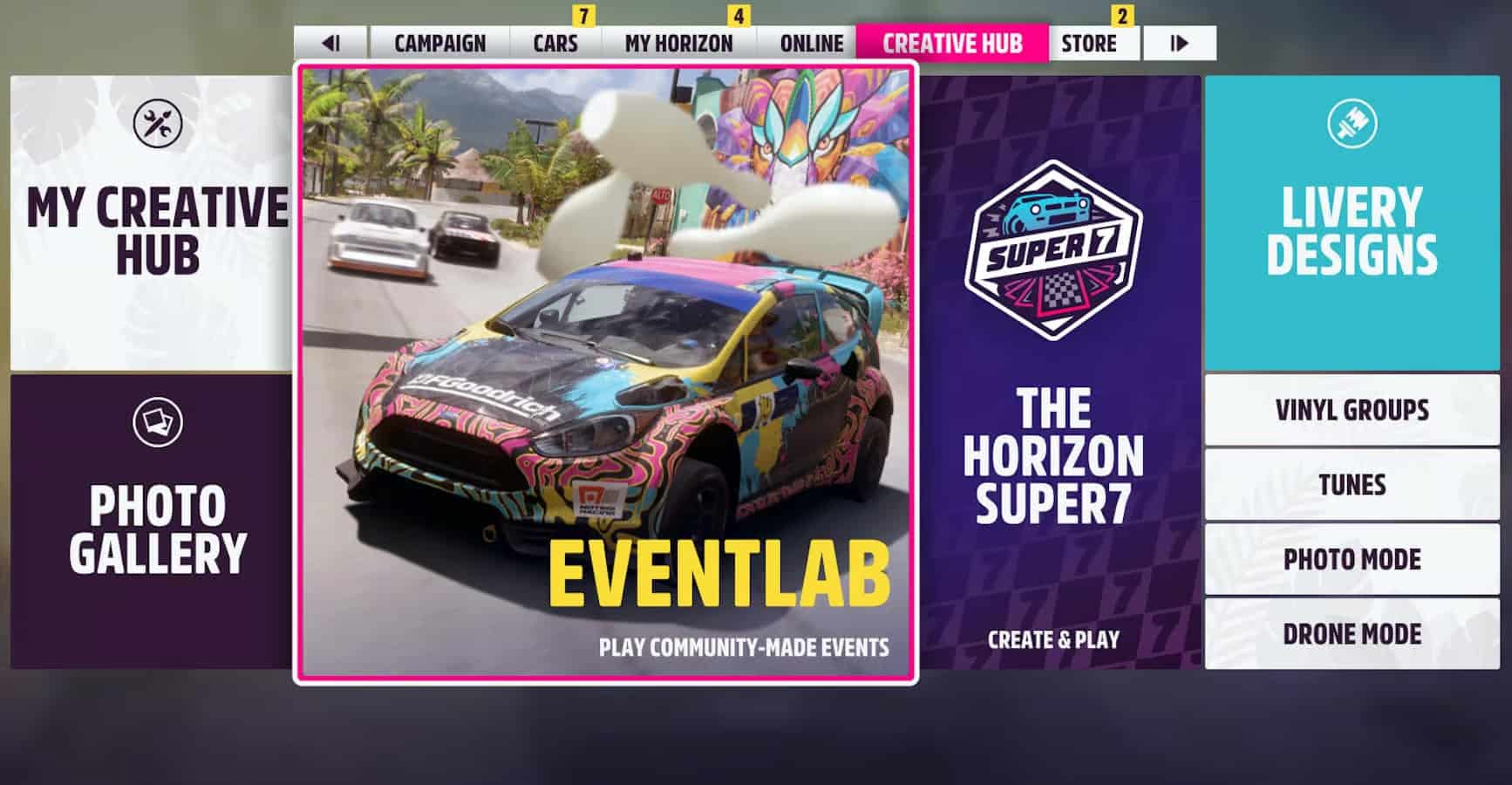Screen dimensions: 1512x785
Task: Open the Cars tab
Action: [x=555, y=44]
